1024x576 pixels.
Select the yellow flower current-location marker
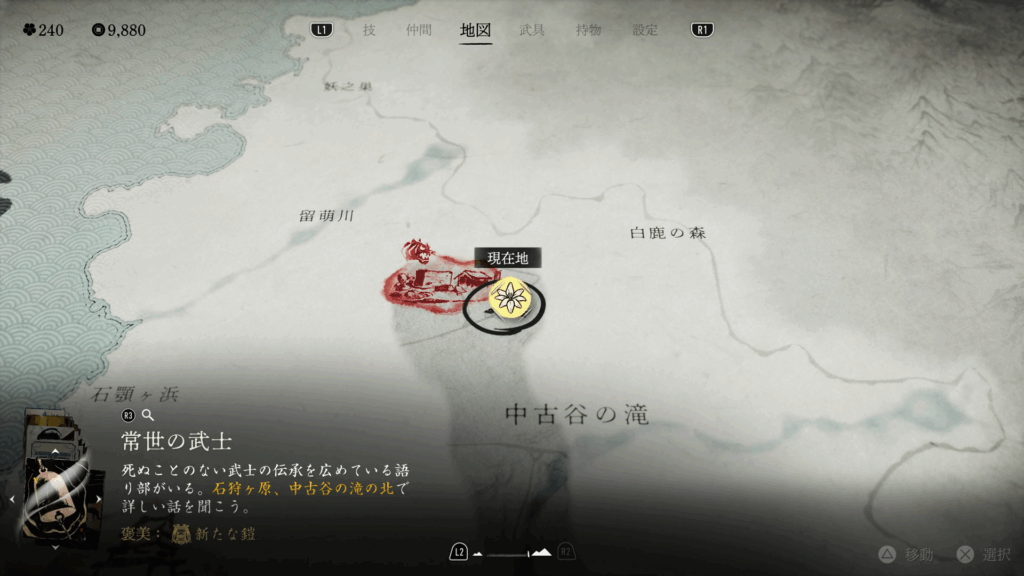click(x=511, y=297)
